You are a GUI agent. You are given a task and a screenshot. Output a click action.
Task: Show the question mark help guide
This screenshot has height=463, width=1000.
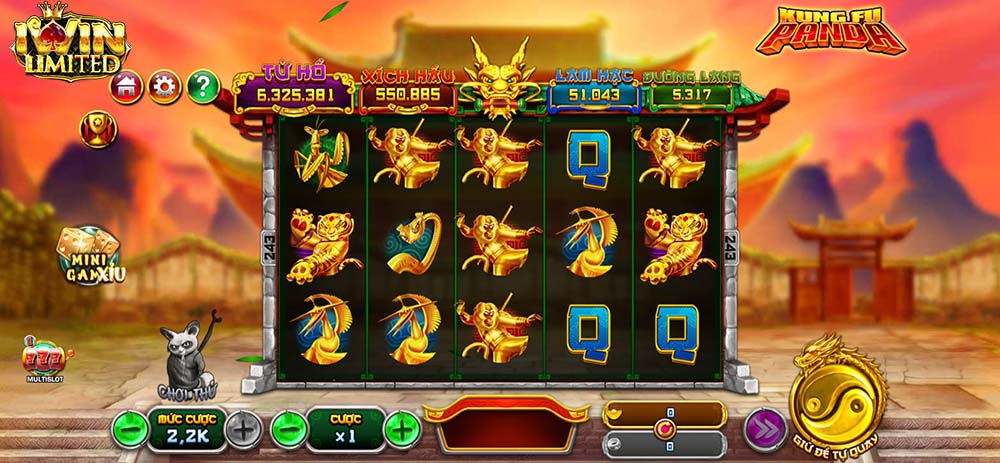[203, 87]
